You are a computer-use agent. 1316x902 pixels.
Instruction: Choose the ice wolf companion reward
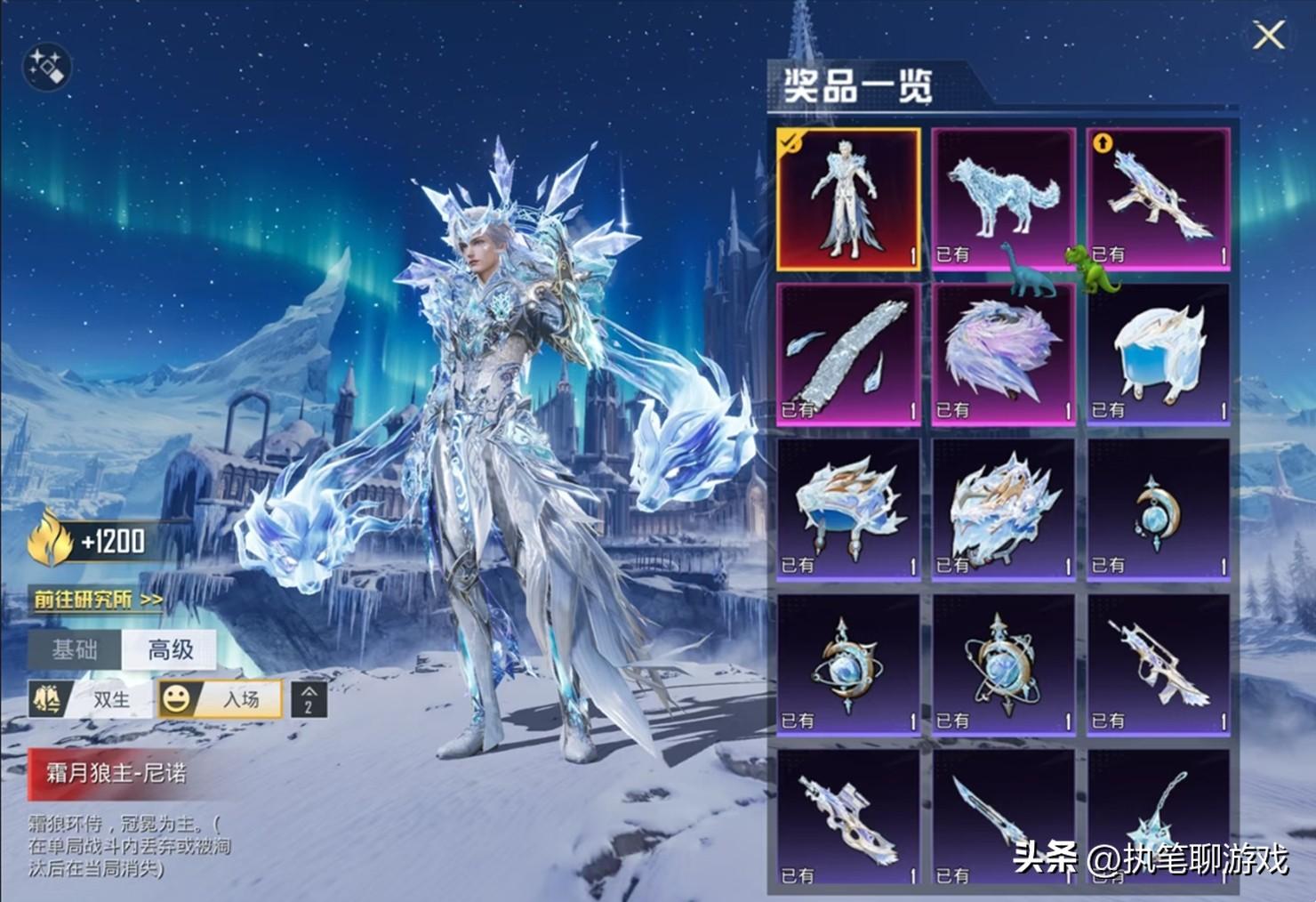point(1003,199)
